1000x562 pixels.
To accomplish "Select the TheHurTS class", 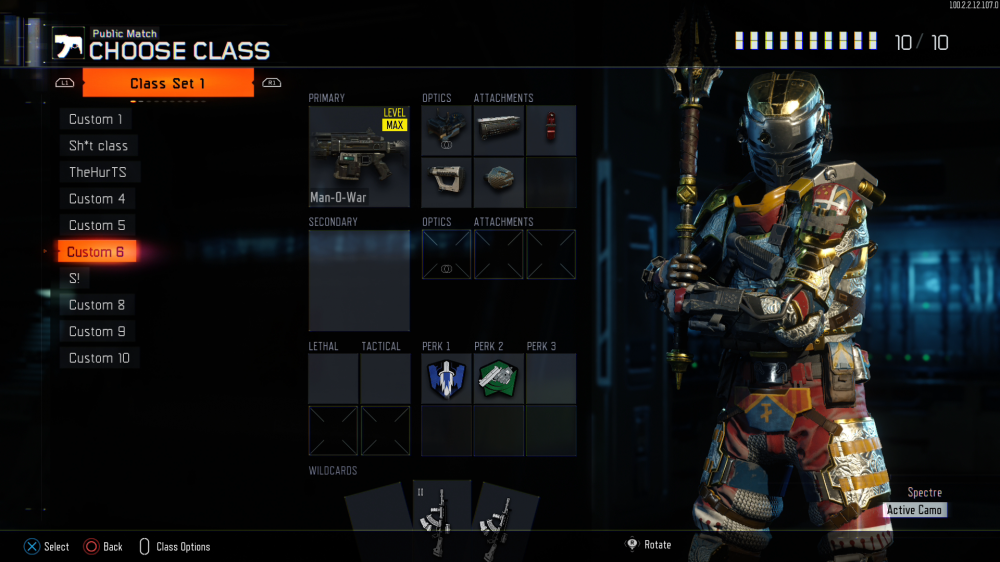I will pos(98,172).
